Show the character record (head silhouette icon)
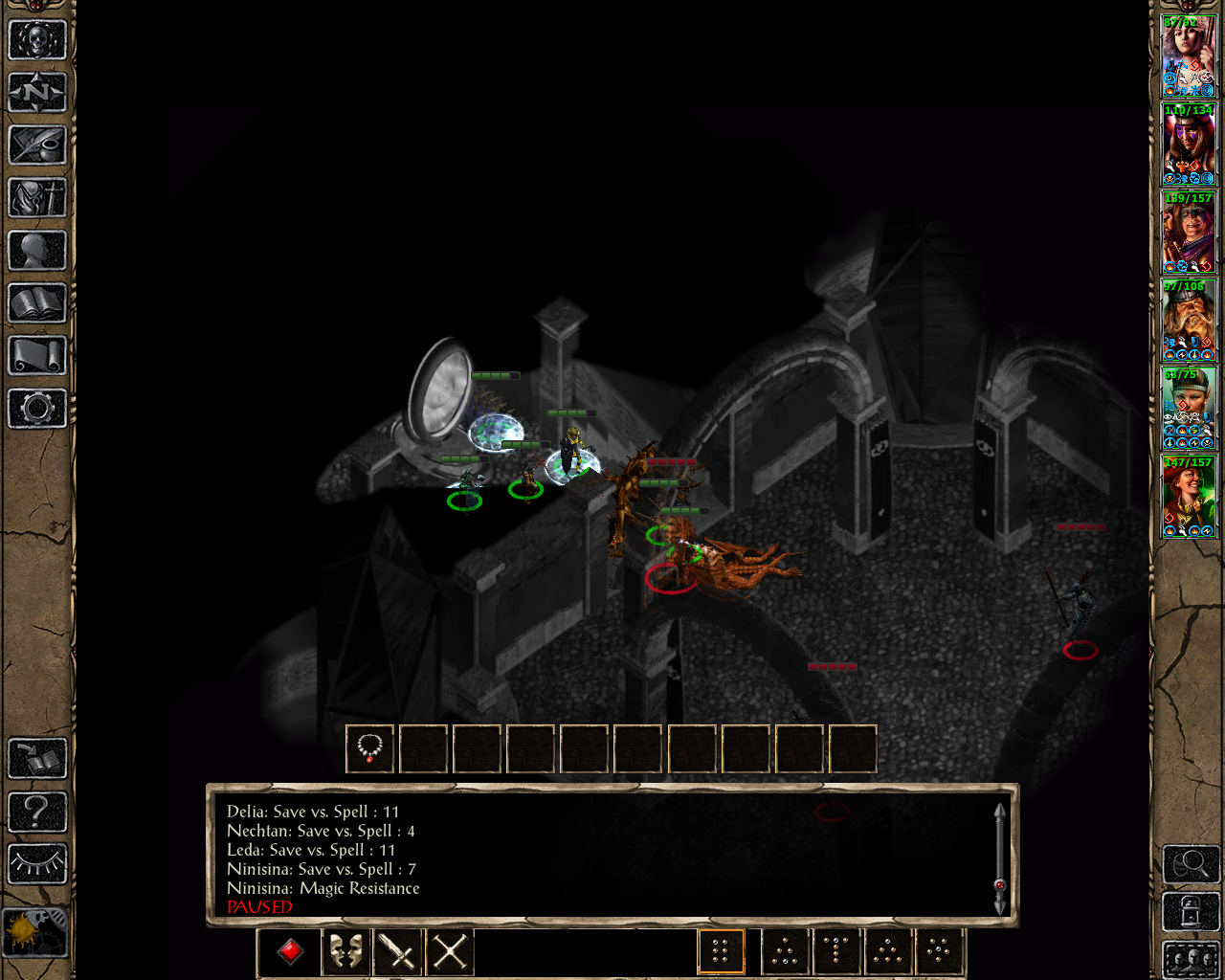Screen dimensions: 1225x980 pos(37,251)
